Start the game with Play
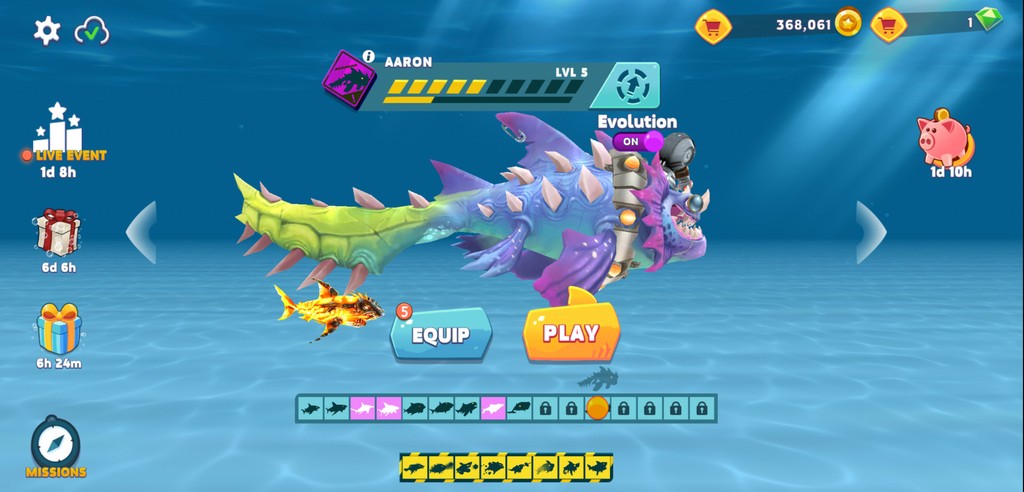The height and width of the screenshot is (492, 1024). pyautogui.click(x=571, y=333)
